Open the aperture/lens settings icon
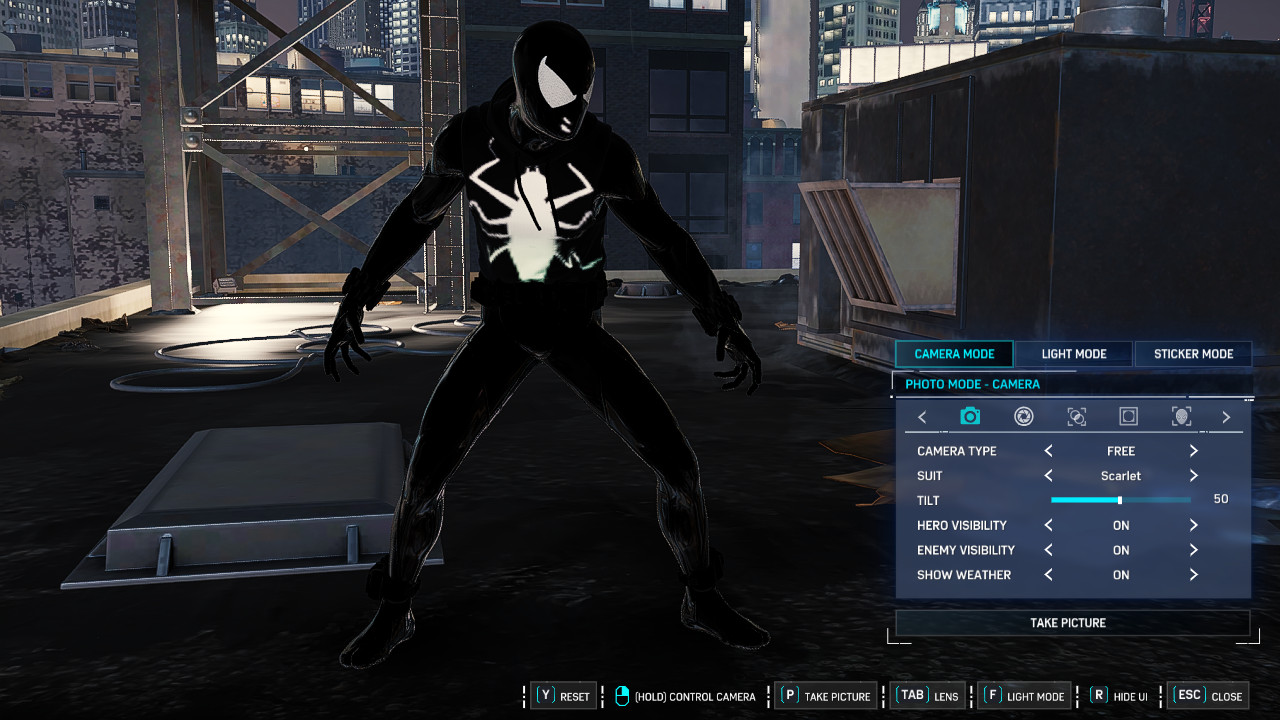 [1022, 417]
